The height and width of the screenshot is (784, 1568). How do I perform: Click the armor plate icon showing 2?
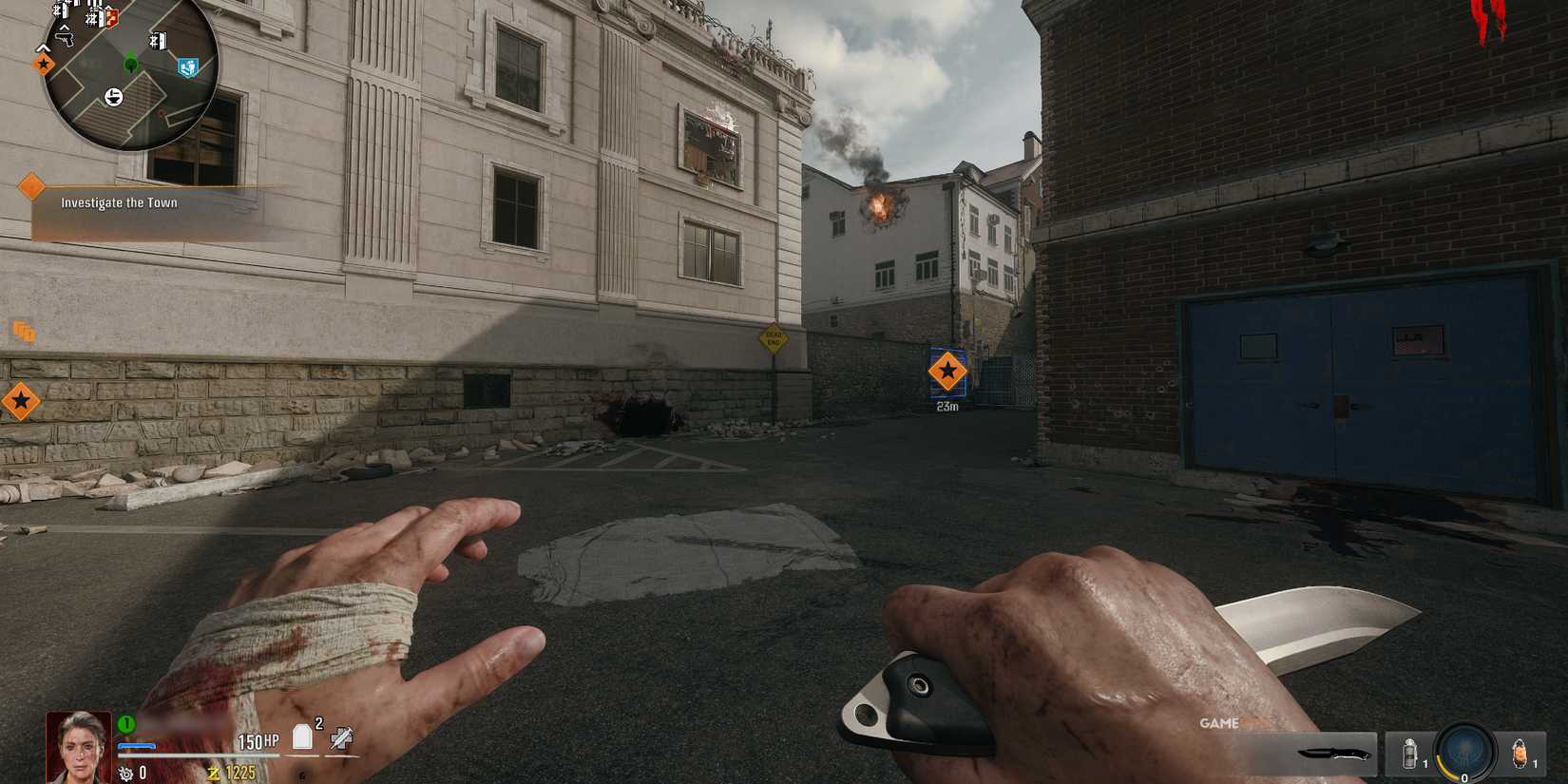point(302,734)
